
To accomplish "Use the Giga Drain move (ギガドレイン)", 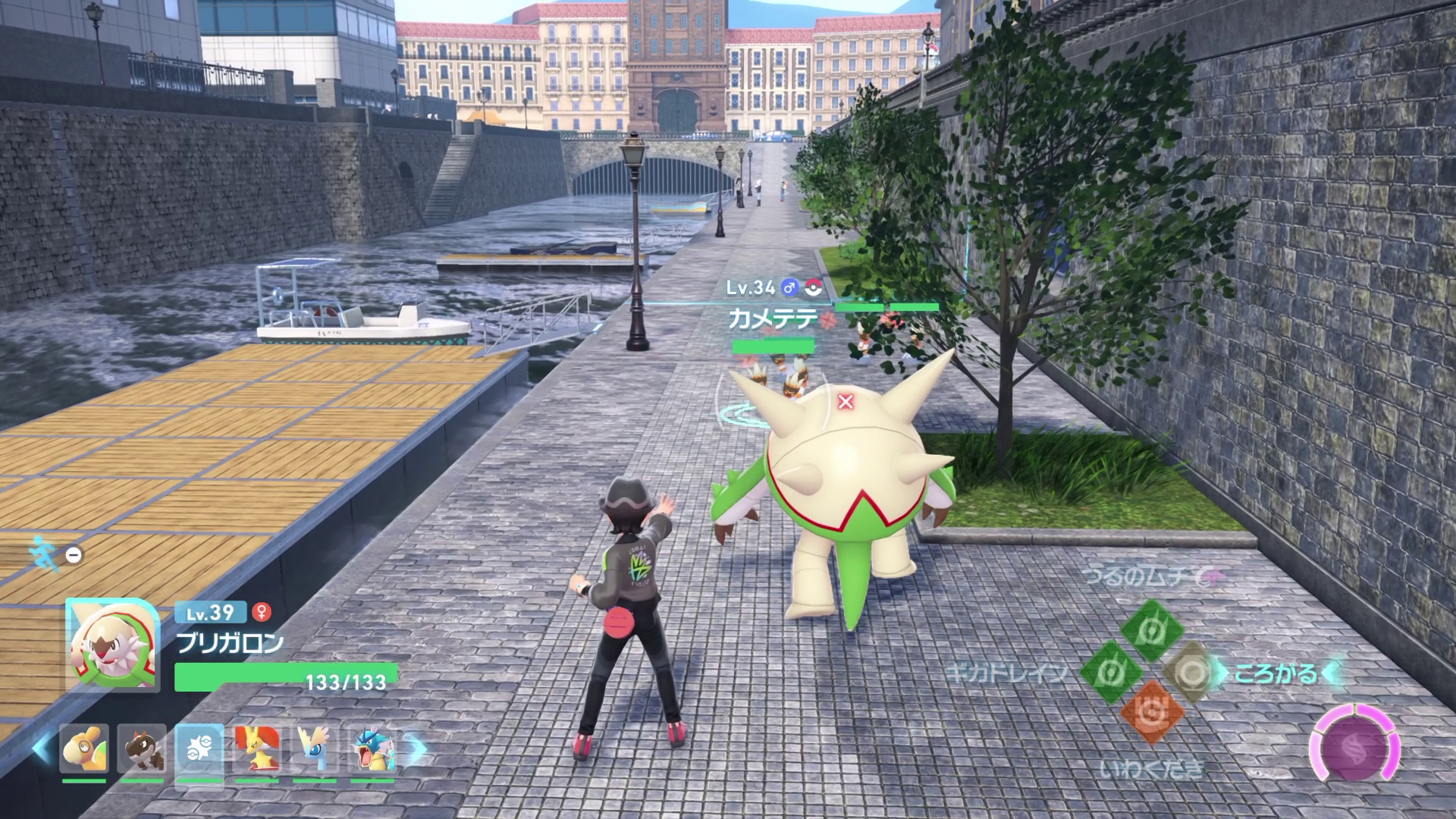I will click(1112, 672).
